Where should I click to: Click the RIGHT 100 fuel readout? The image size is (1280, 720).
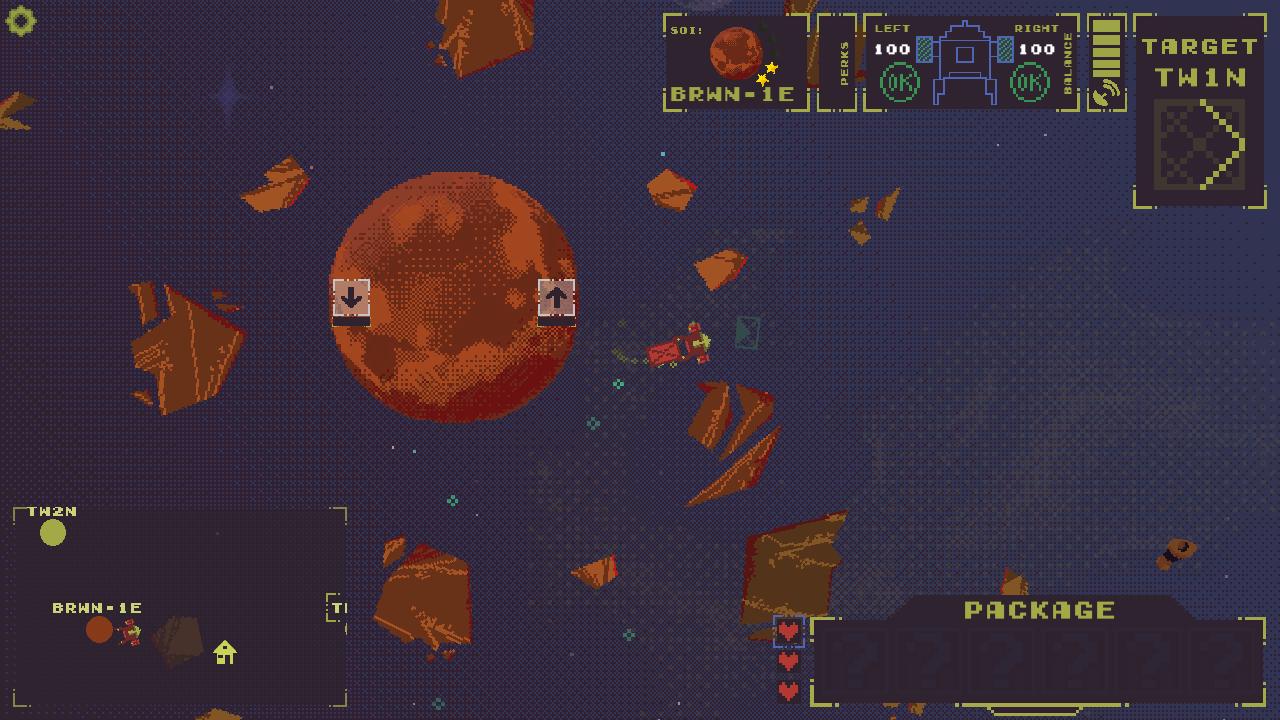coord(1035,47)
